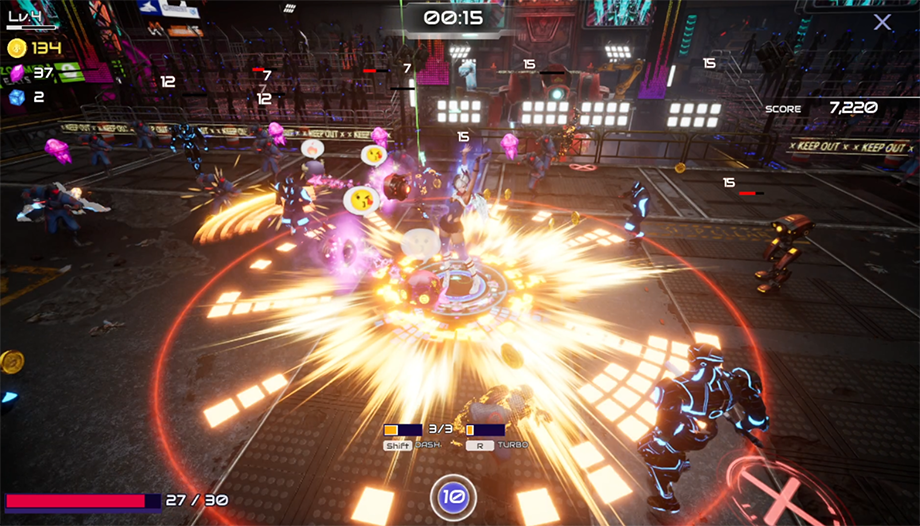Close the game with the X button

881,22
